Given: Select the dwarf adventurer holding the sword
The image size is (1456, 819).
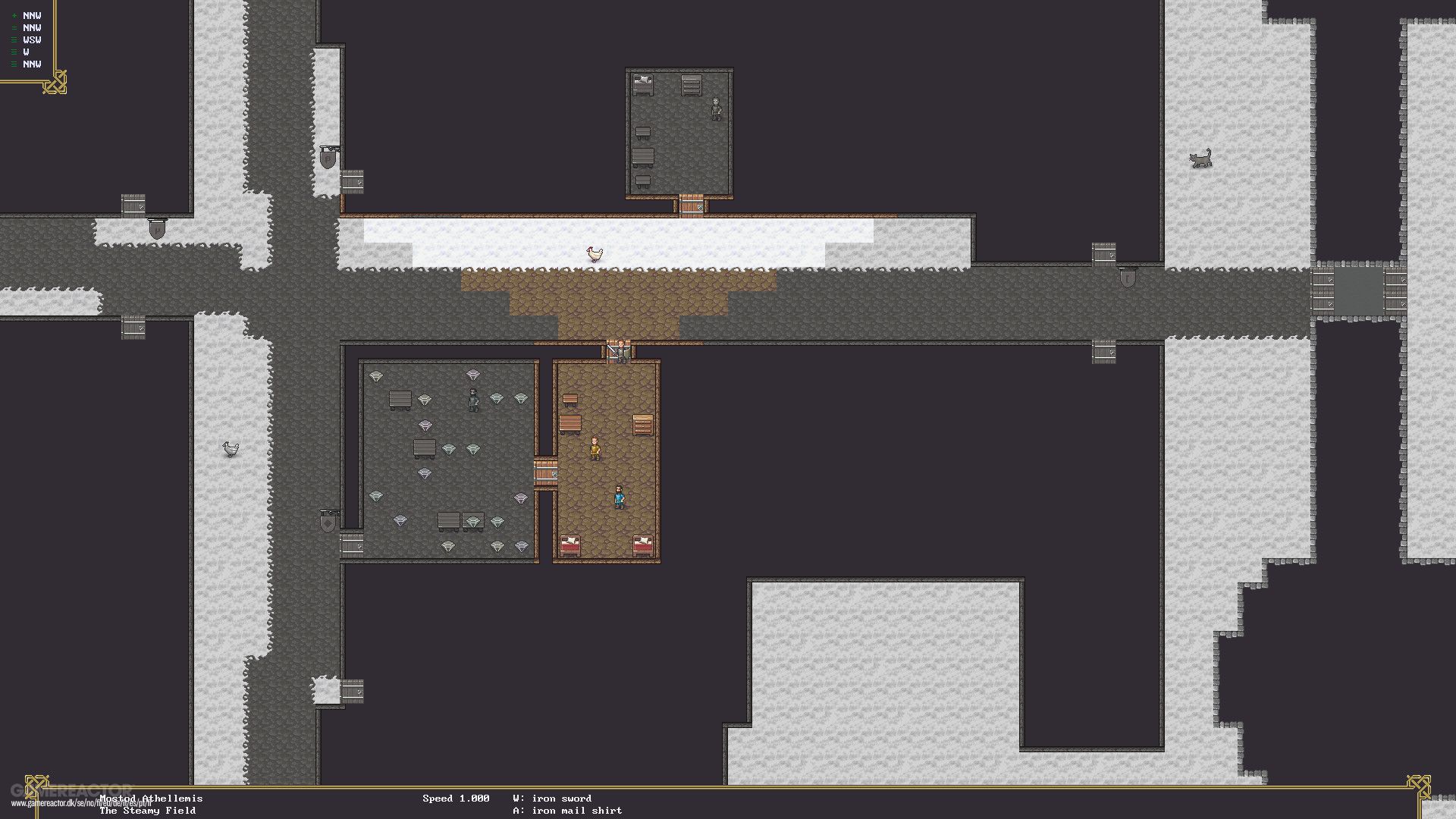Looking at the screenshot, I should pos(620,351).
